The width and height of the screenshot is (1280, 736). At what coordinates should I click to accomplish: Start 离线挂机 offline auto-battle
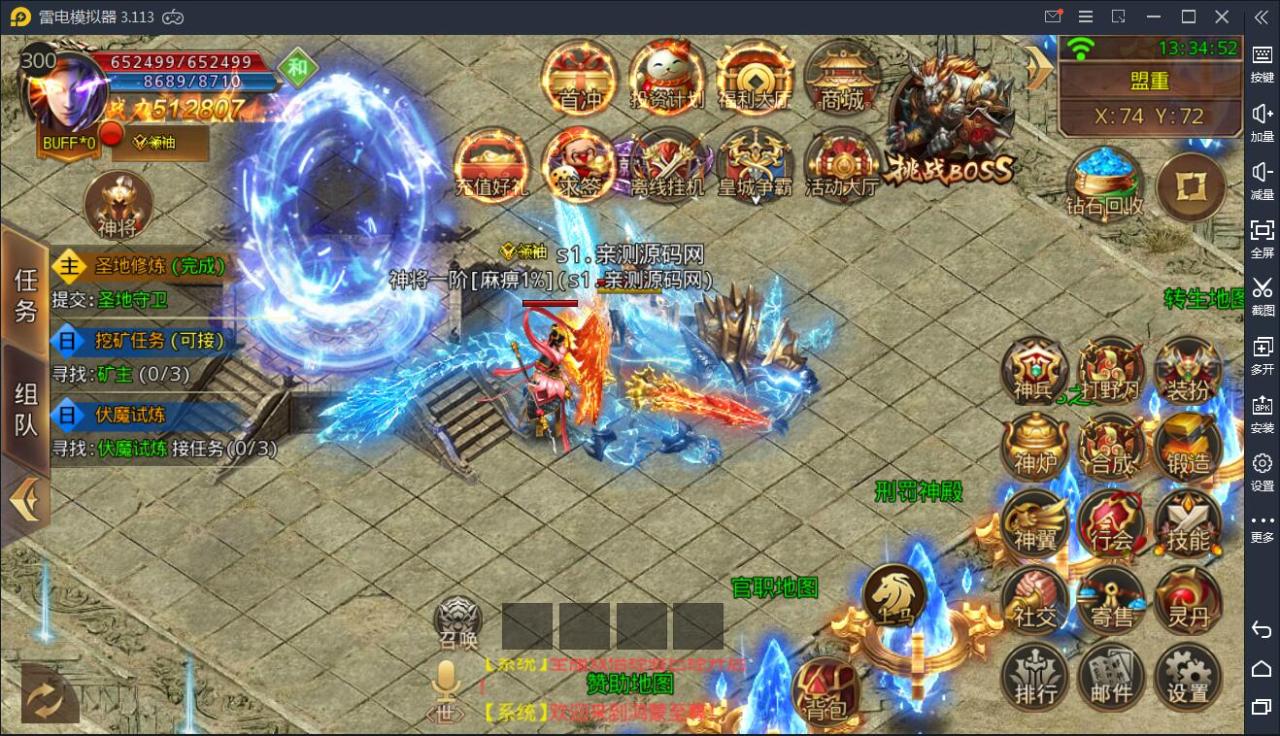(x=667, y=165)
